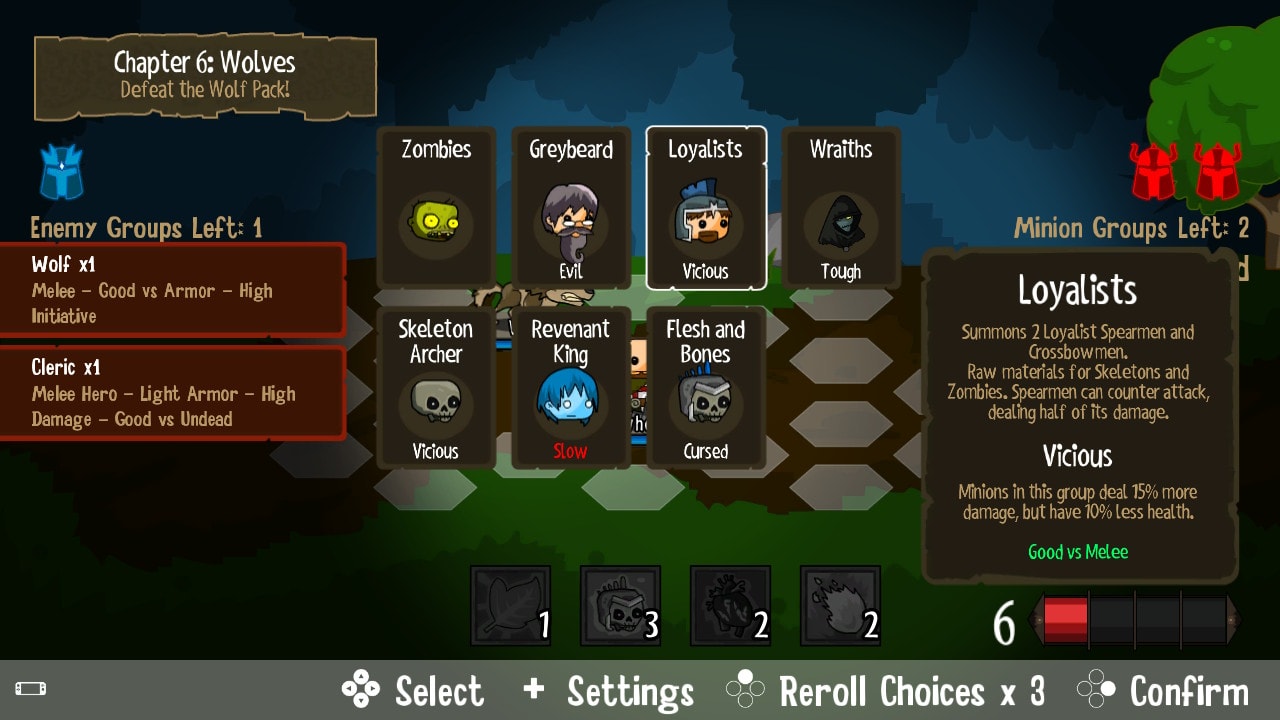Click the Wraiths minion card
1280x720 pixels.
point(840,207)
